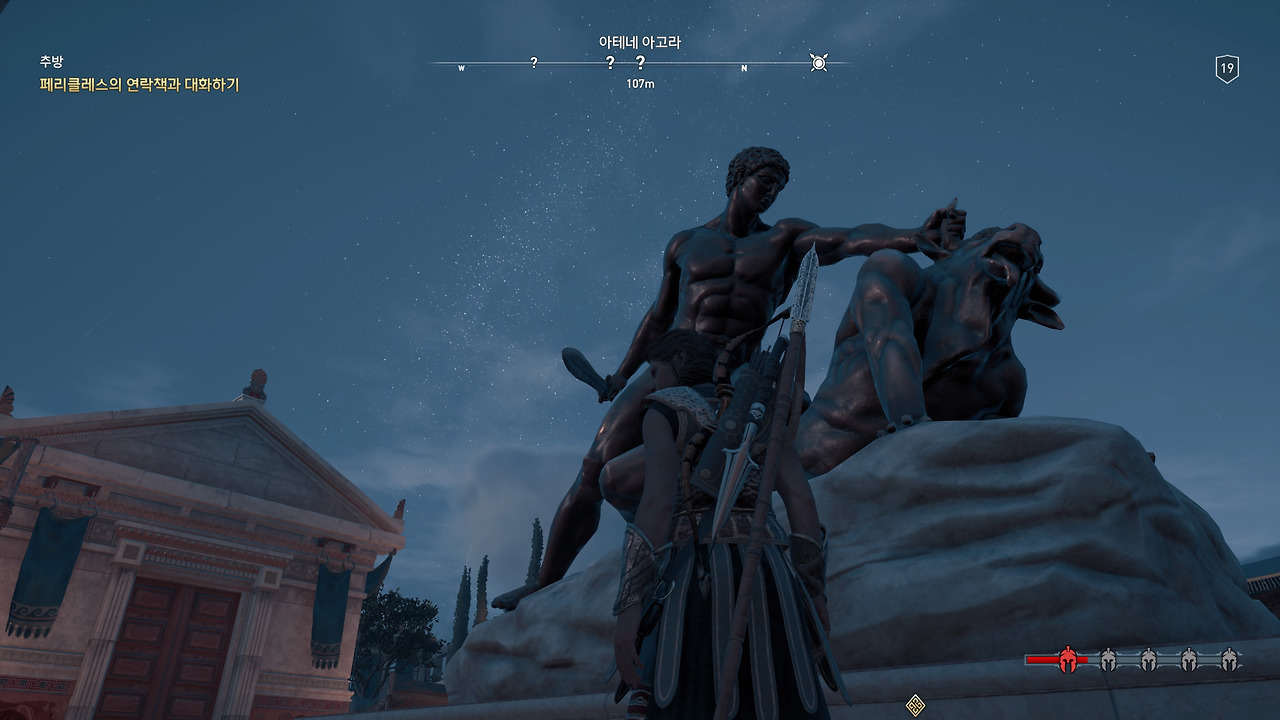Open the tracked quest about Perikles's contact
The height and width of the screenshot is (720, 1280).
139,85
